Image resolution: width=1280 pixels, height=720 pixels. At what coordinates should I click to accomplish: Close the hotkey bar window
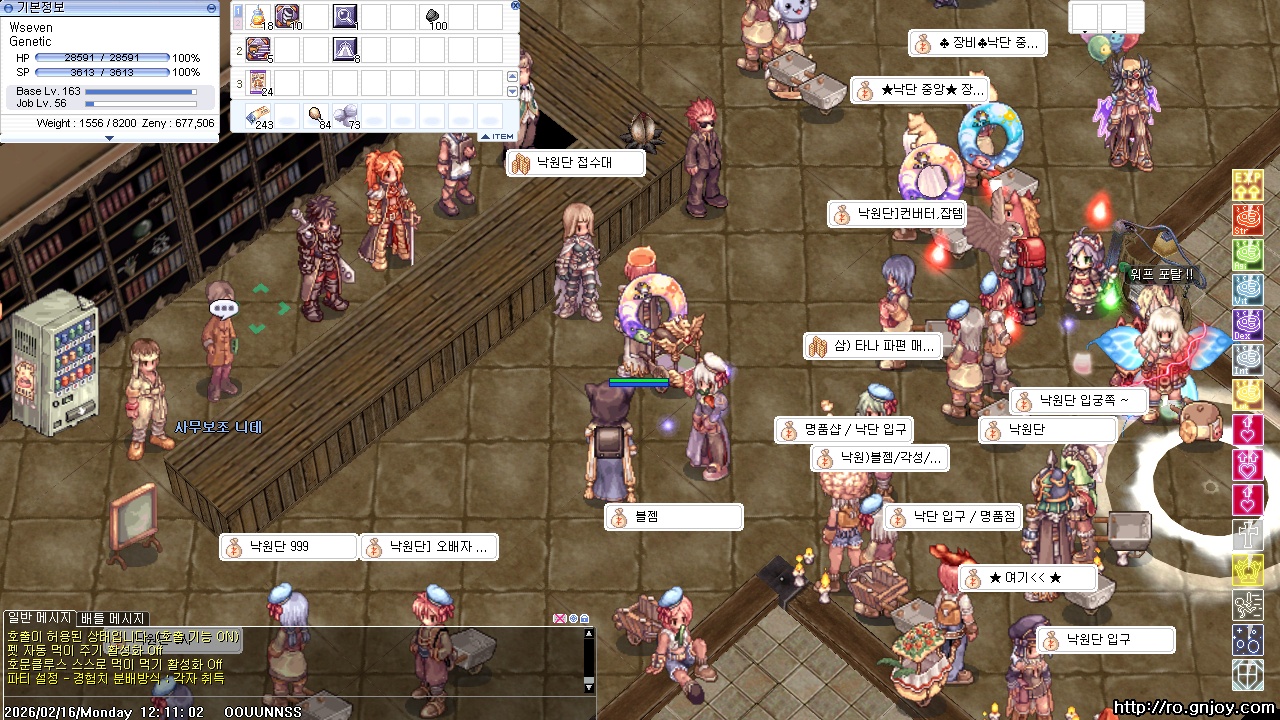click(515, 5)
